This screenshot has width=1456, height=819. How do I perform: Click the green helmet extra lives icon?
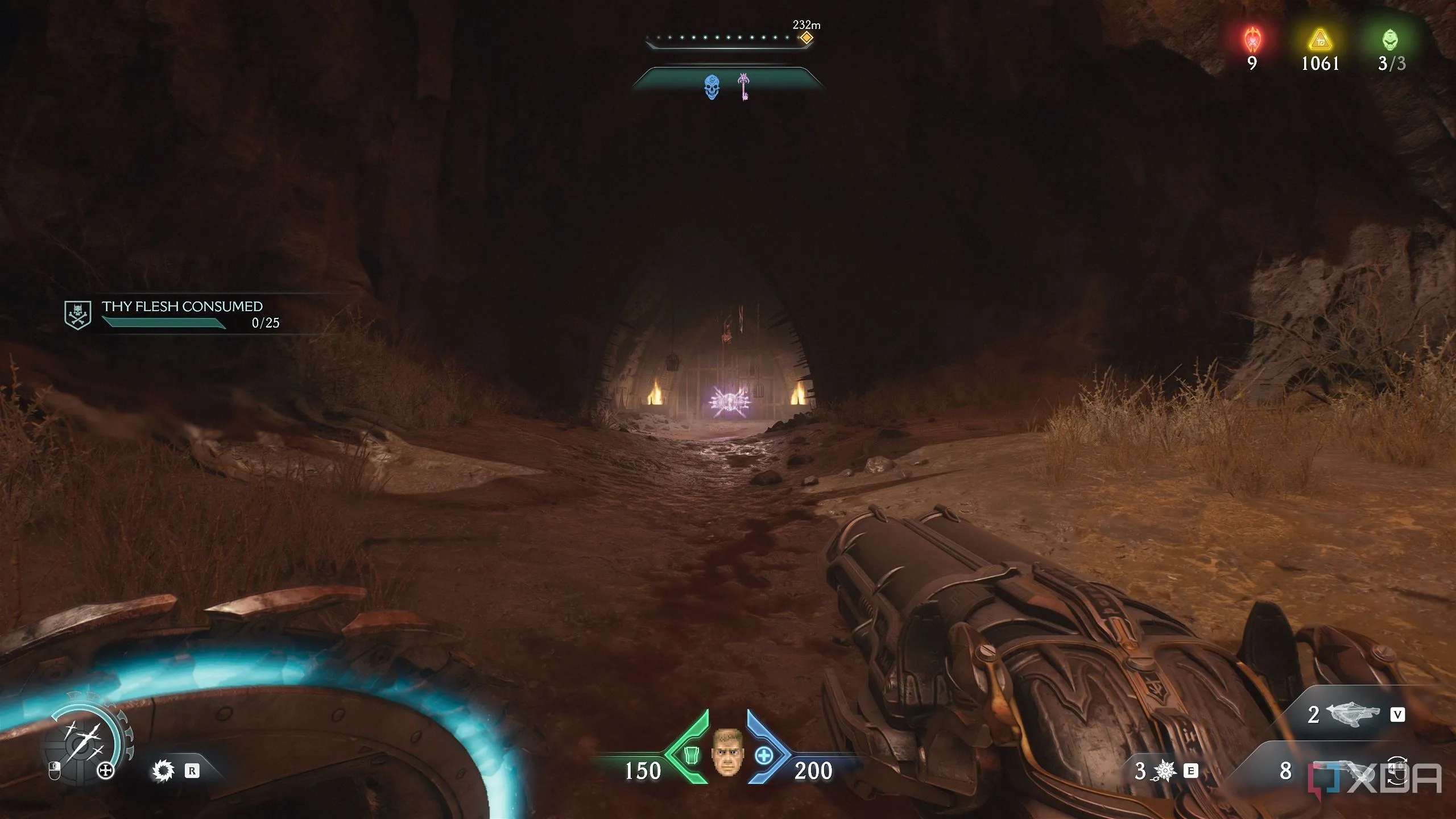point(1390,40)
